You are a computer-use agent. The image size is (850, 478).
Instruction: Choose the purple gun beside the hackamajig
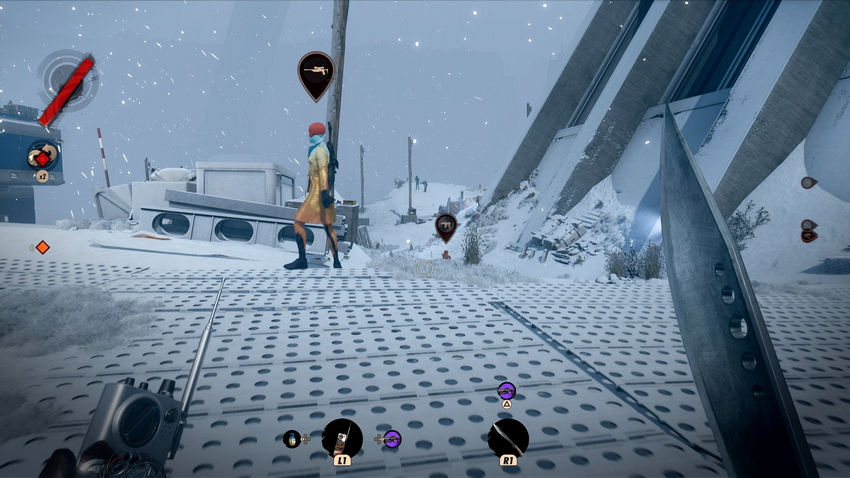(x=391, y=438)
